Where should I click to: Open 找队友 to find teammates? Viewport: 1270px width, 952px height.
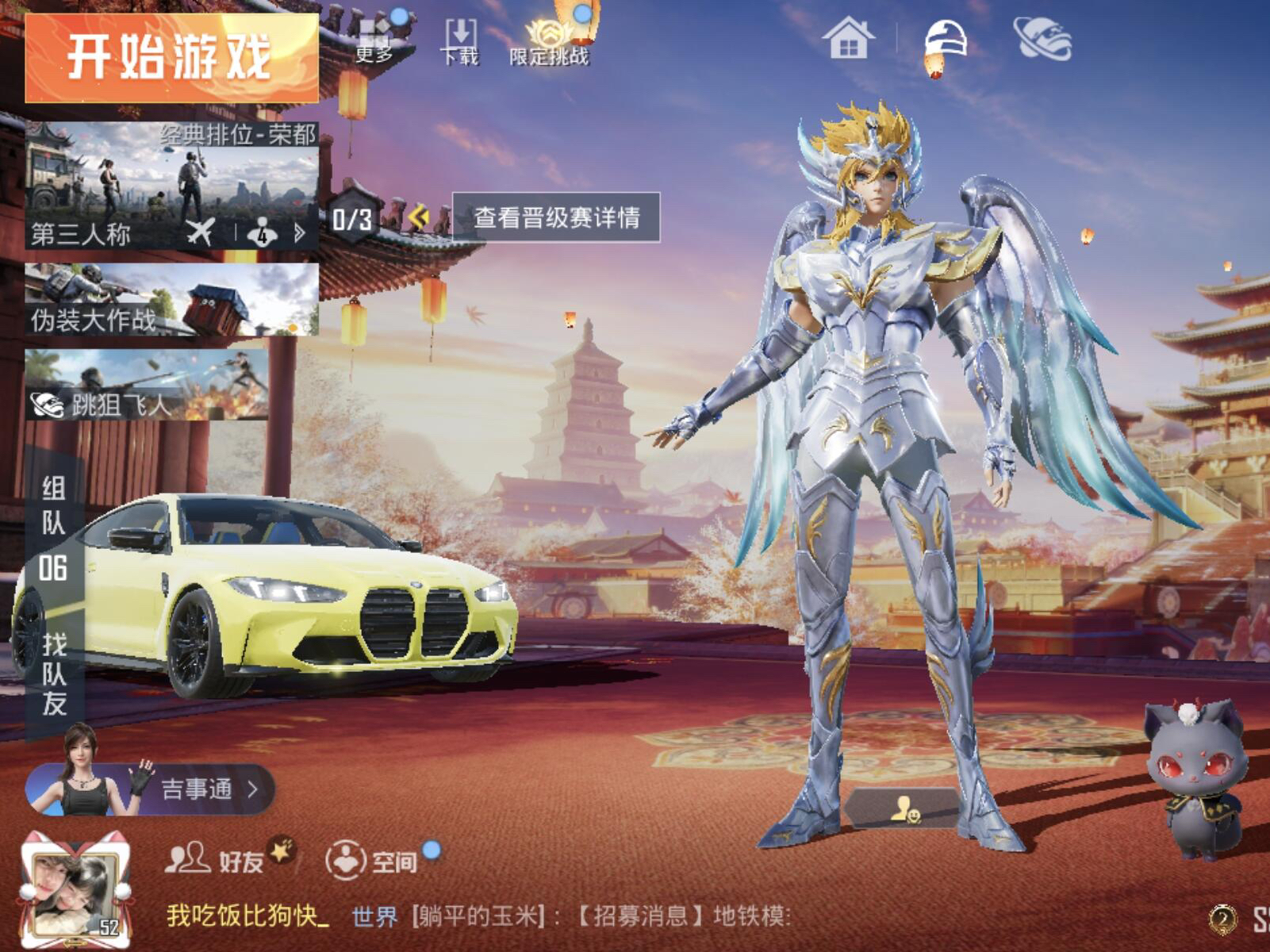tap(54, 674)
